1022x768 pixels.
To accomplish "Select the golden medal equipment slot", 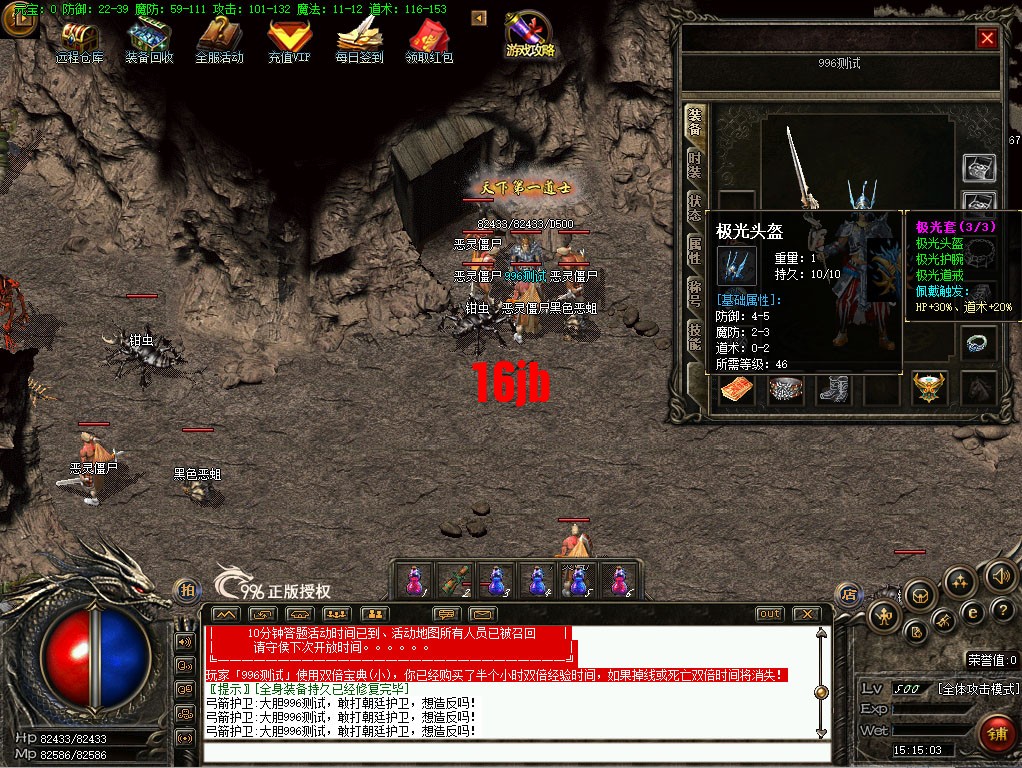I will (x=929, y=388).
